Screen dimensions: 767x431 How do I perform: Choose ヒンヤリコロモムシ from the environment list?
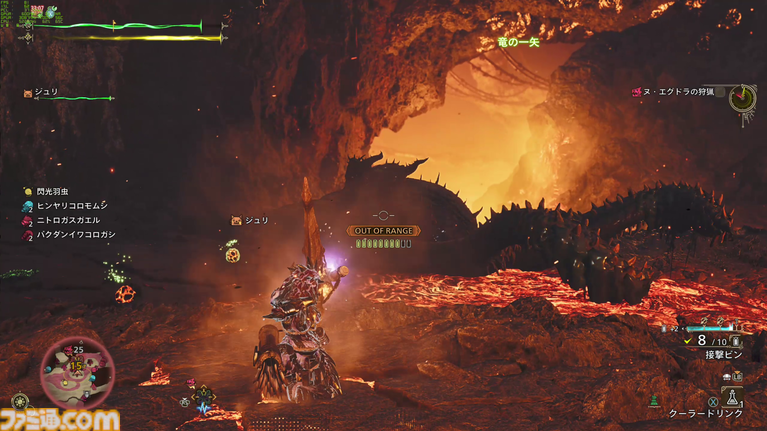66,205
